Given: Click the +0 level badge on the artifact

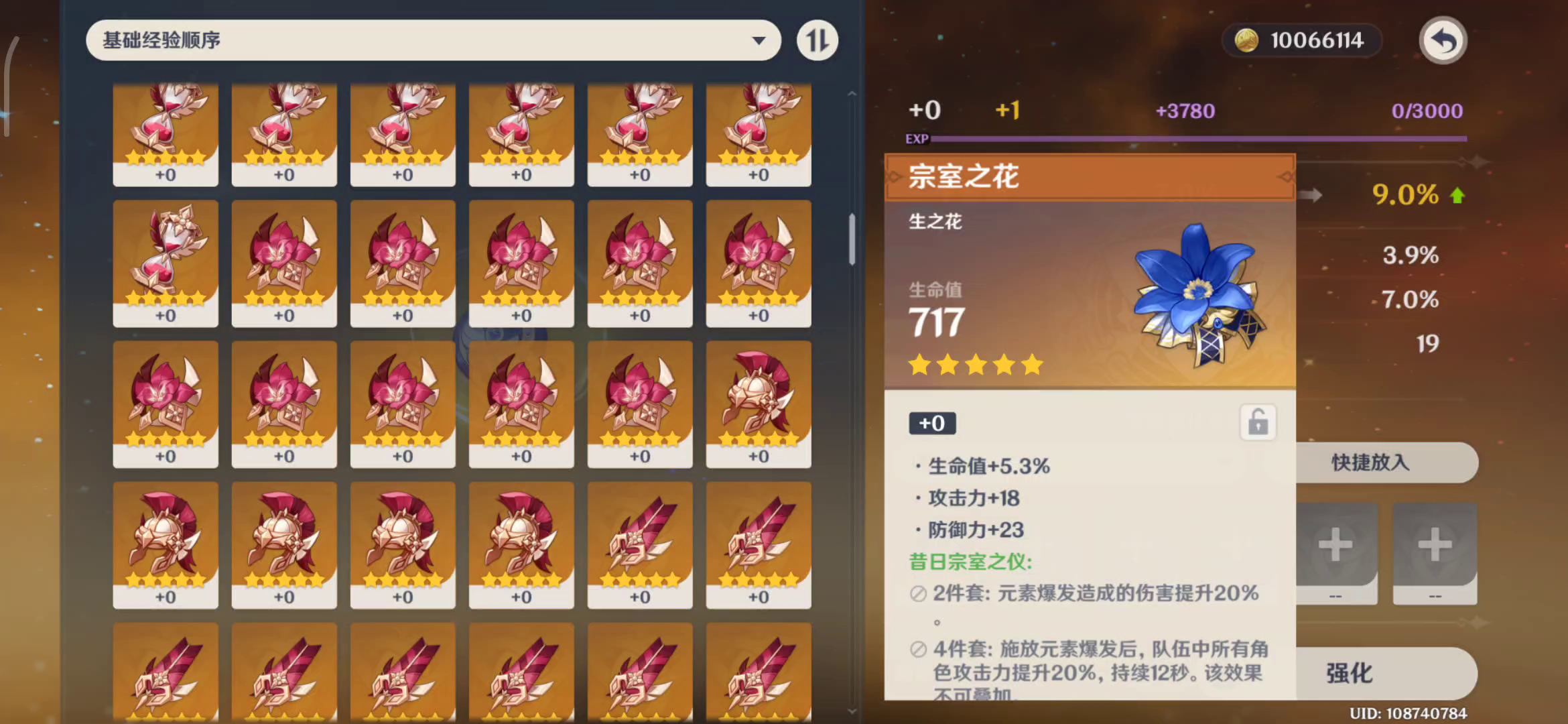Looking at the screenshot, I should pyautogui.click(x=931, y=422).
